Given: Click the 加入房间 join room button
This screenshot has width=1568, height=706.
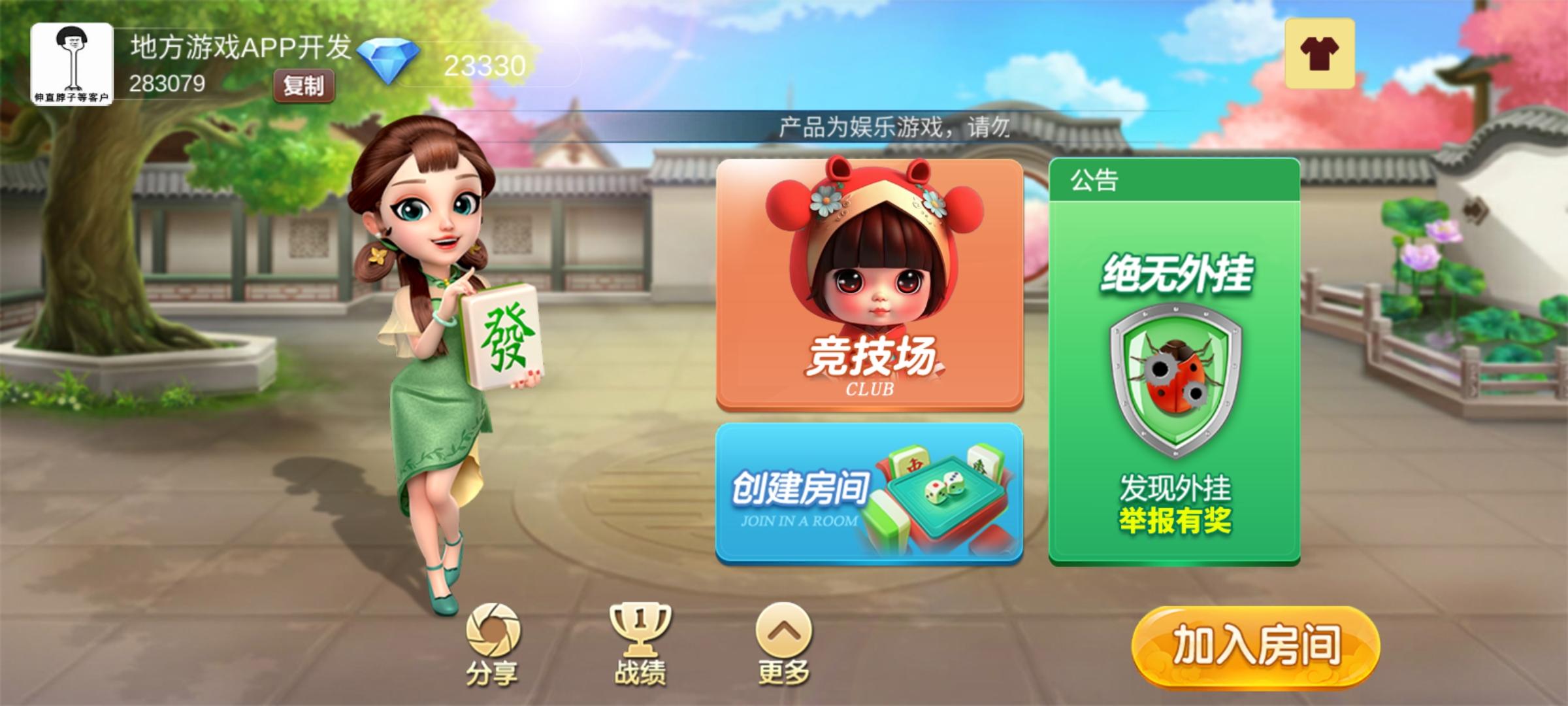Looking at the screenshot, I should click(1255, 646).
